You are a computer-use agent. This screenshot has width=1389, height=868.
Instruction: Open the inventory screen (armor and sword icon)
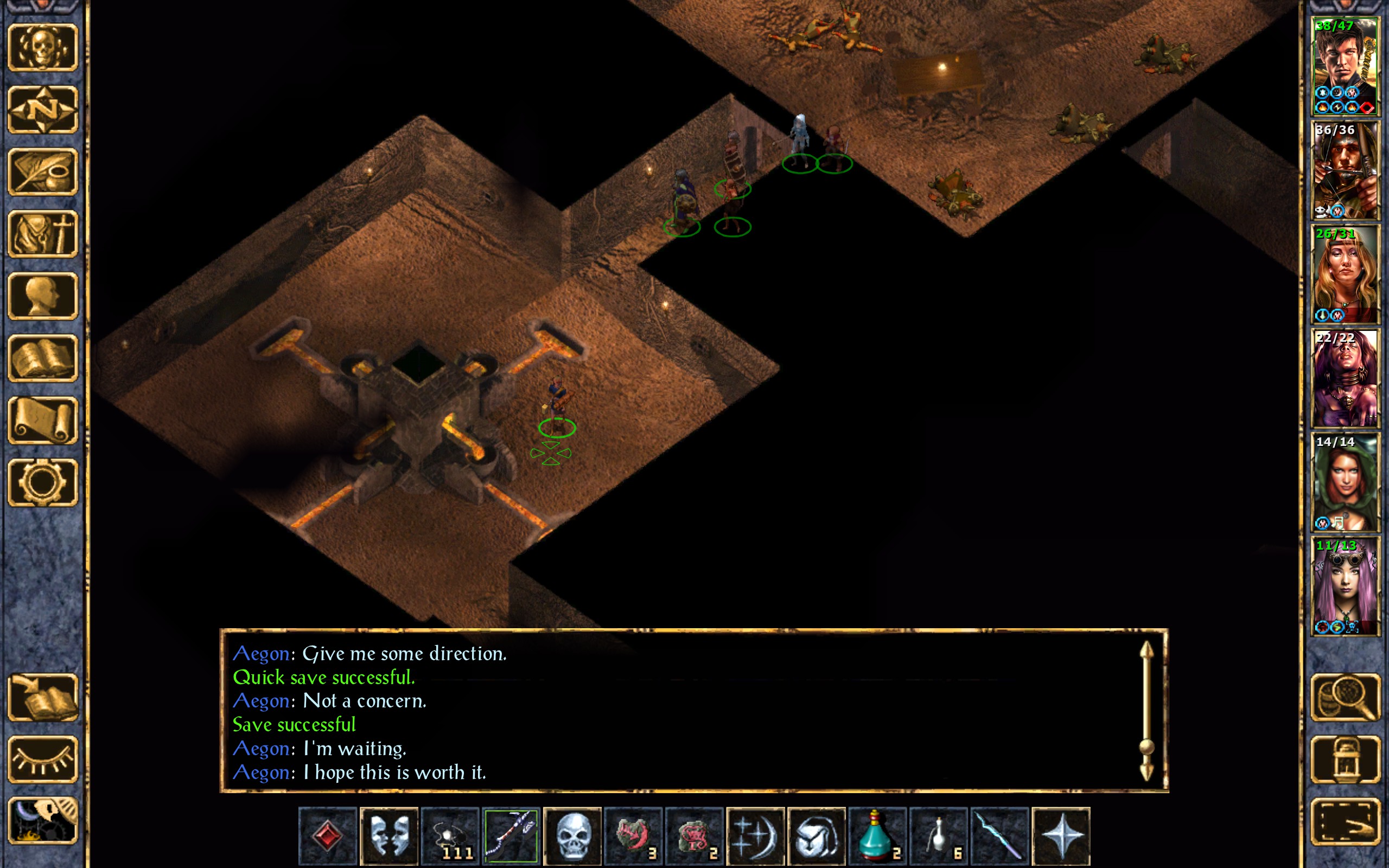[42, 234]
